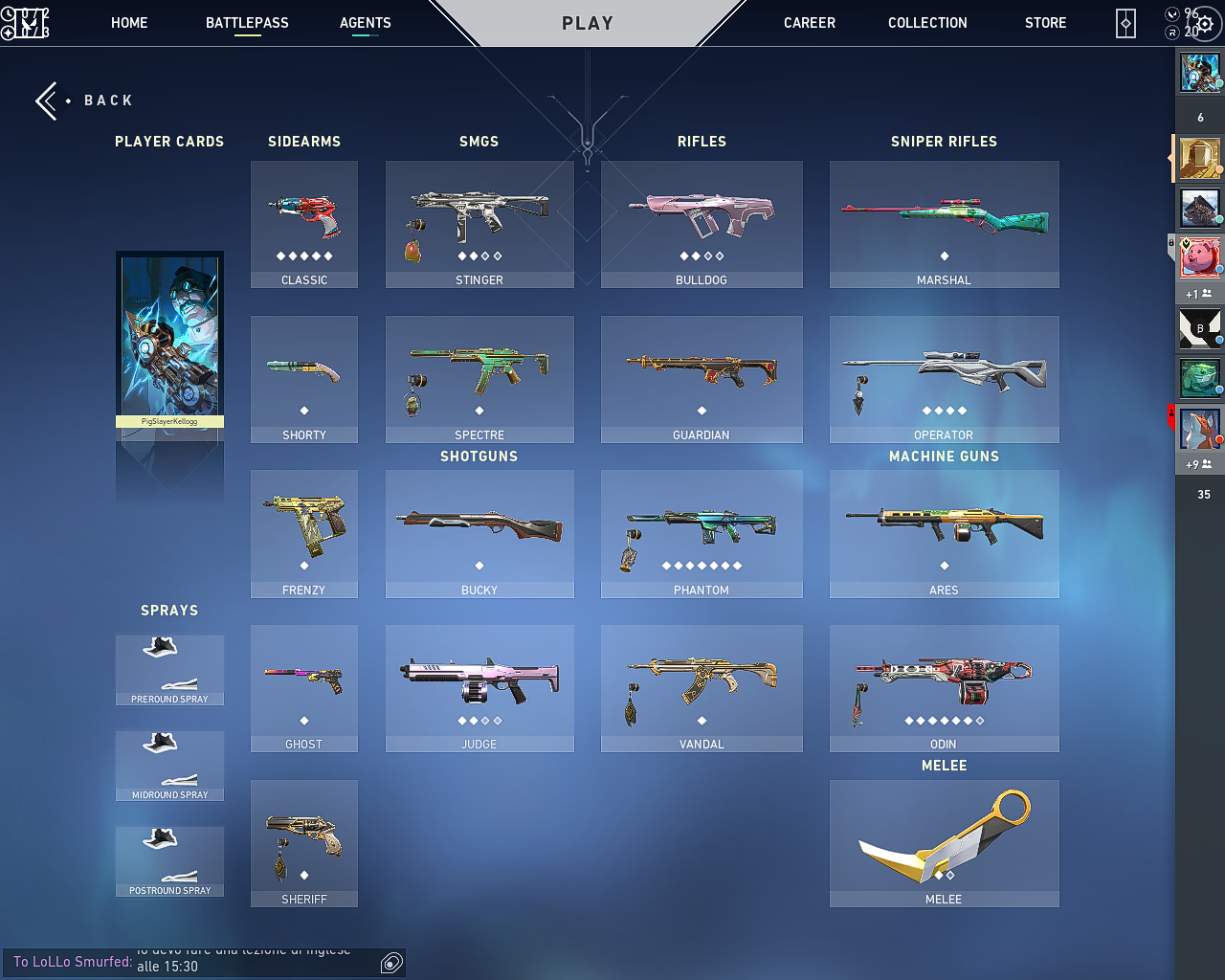Click the Valorant Points currency icon

click(1170, 14)
